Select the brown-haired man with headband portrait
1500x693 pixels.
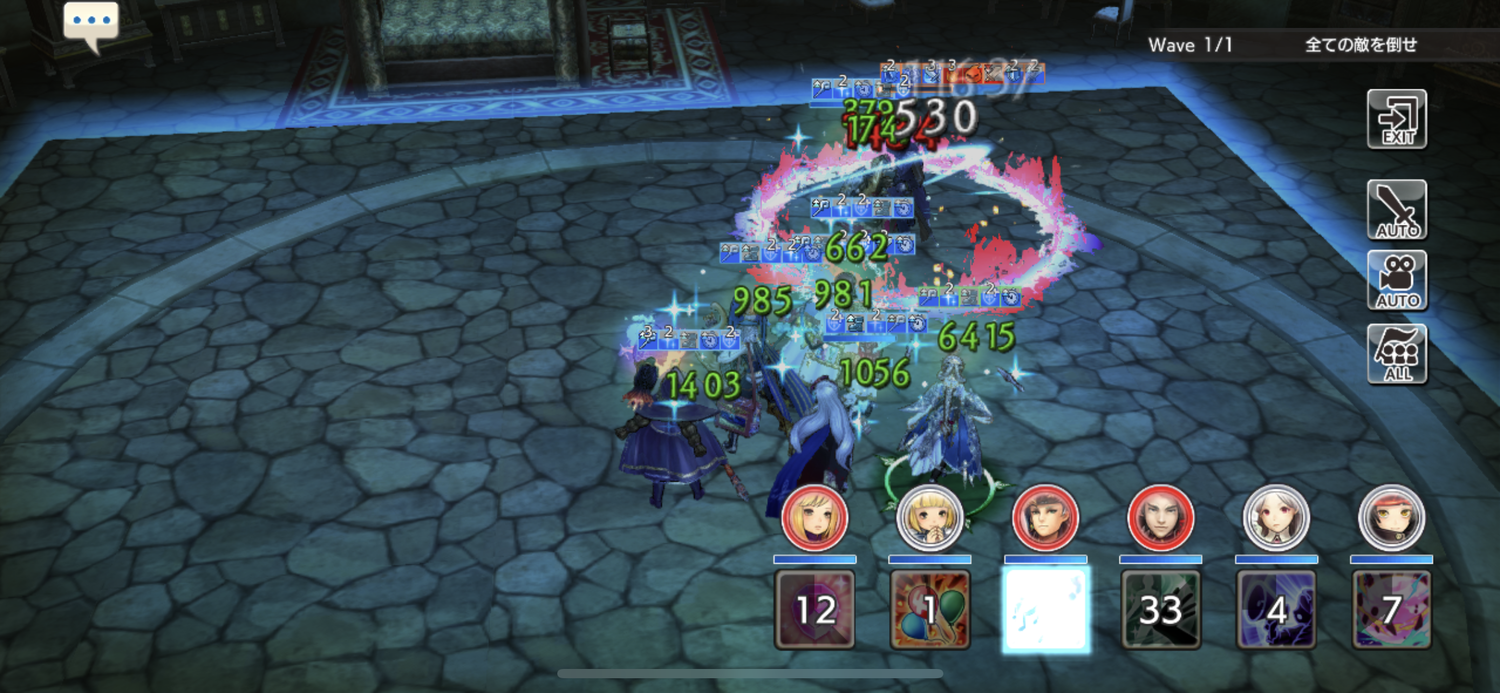pos(1045,518)
